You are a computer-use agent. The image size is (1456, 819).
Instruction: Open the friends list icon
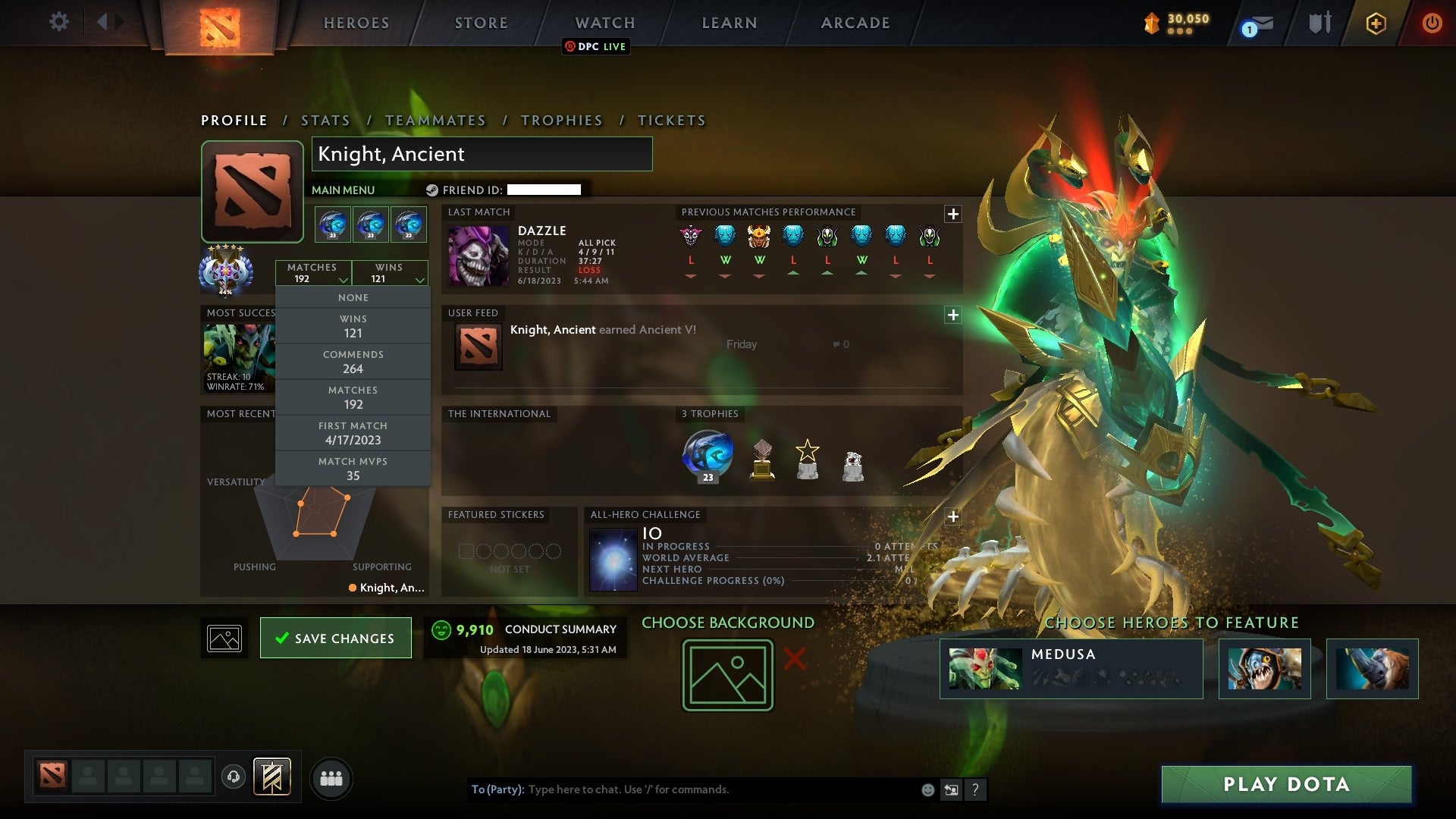[x=331, y=777]
